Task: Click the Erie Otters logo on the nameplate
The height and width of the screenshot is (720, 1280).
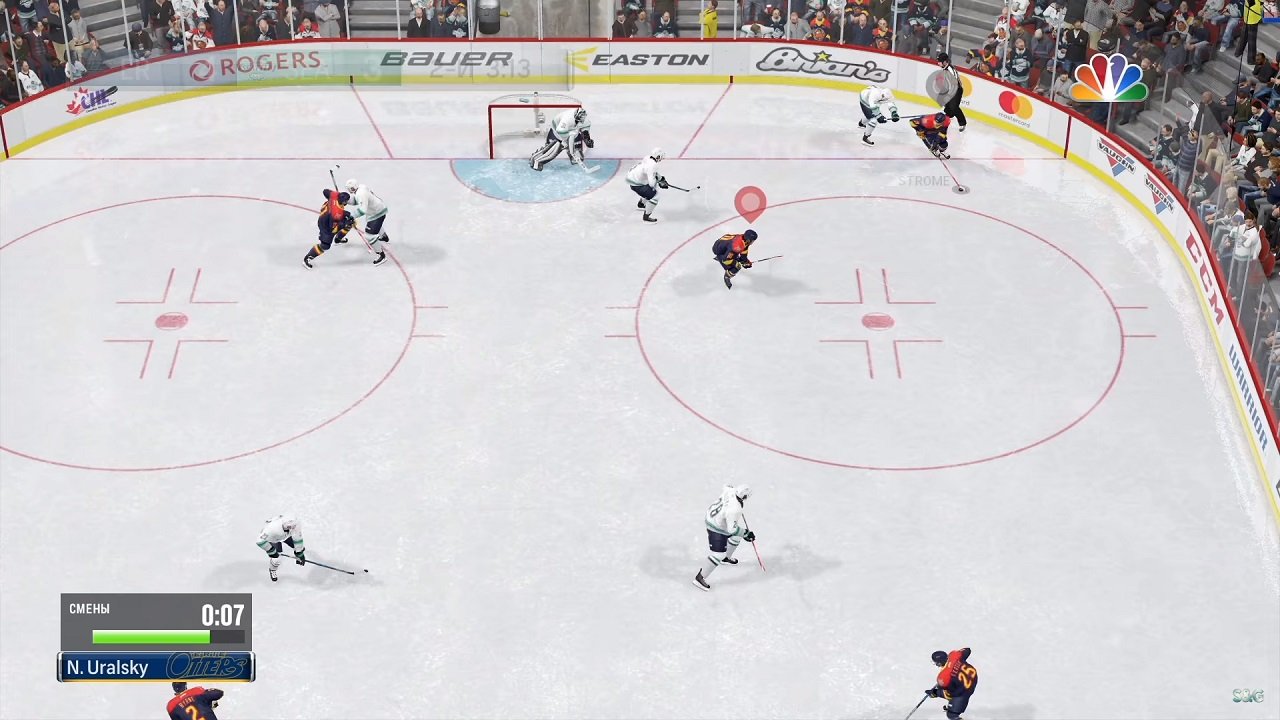Action: [x=207, y=667]
